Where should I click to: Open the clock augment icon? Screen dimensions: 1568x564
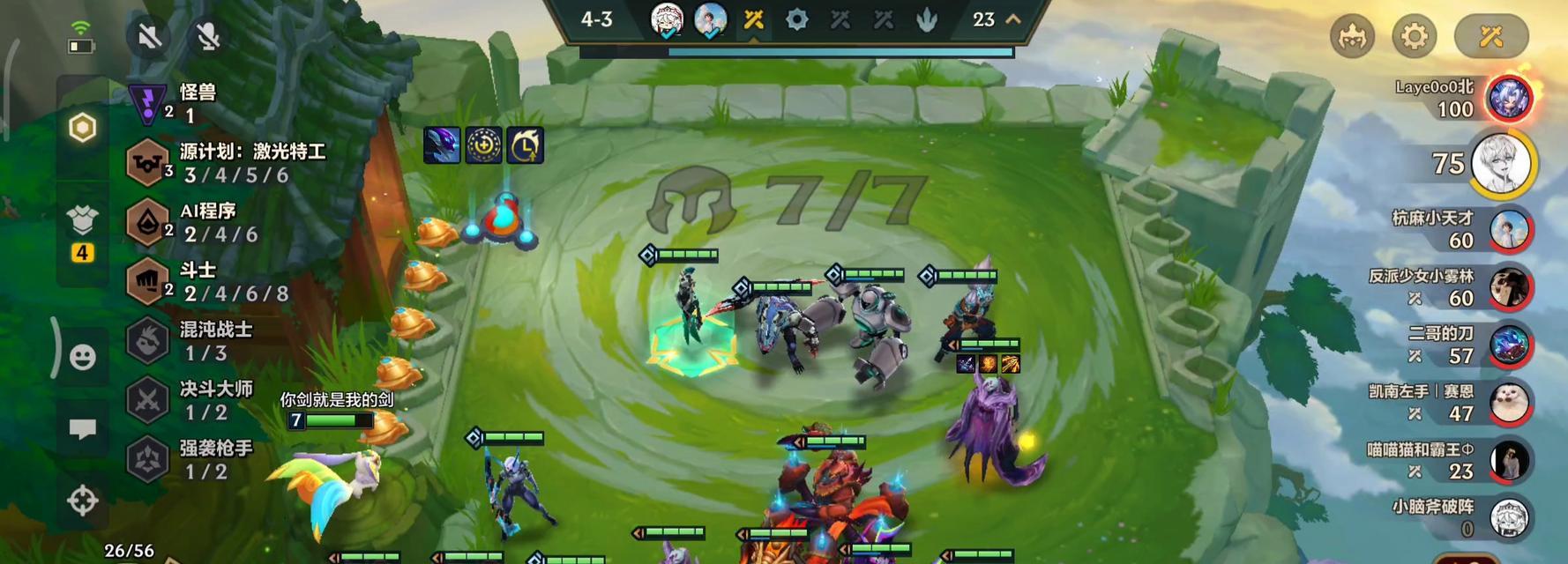526,145
